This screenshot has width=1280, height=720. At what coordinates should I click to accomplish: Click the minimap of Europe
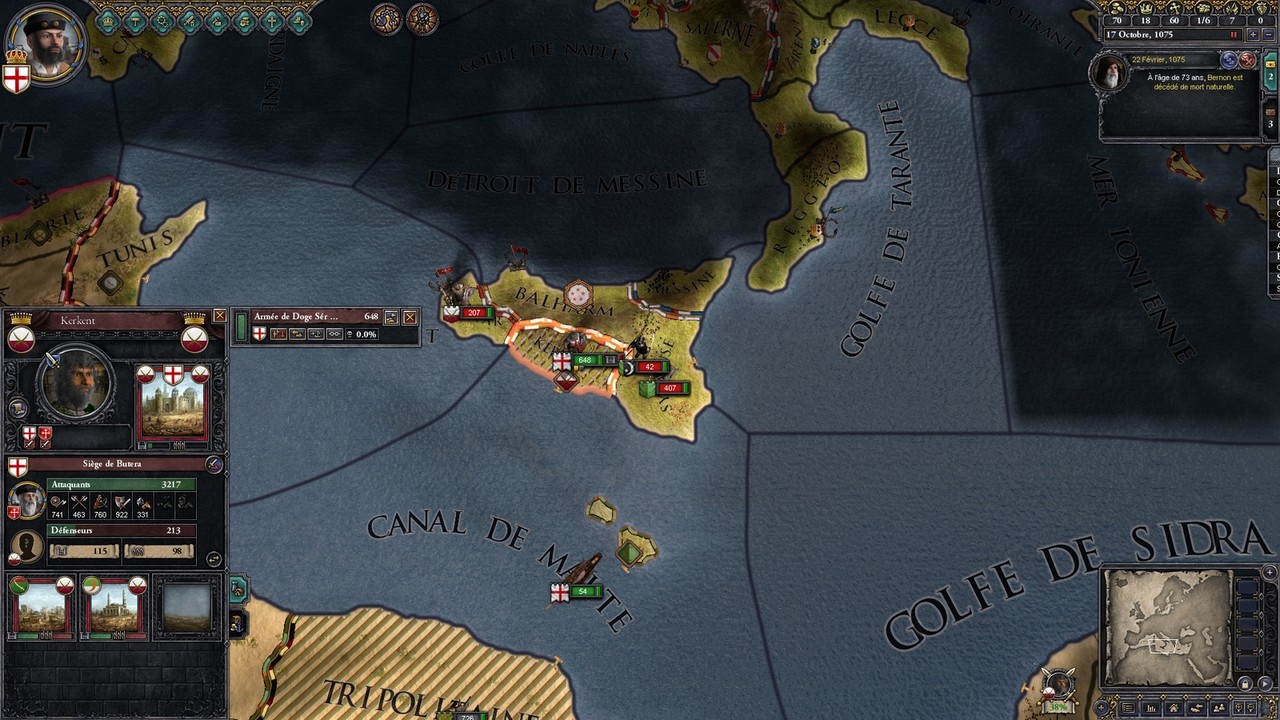pos(1167,627)
